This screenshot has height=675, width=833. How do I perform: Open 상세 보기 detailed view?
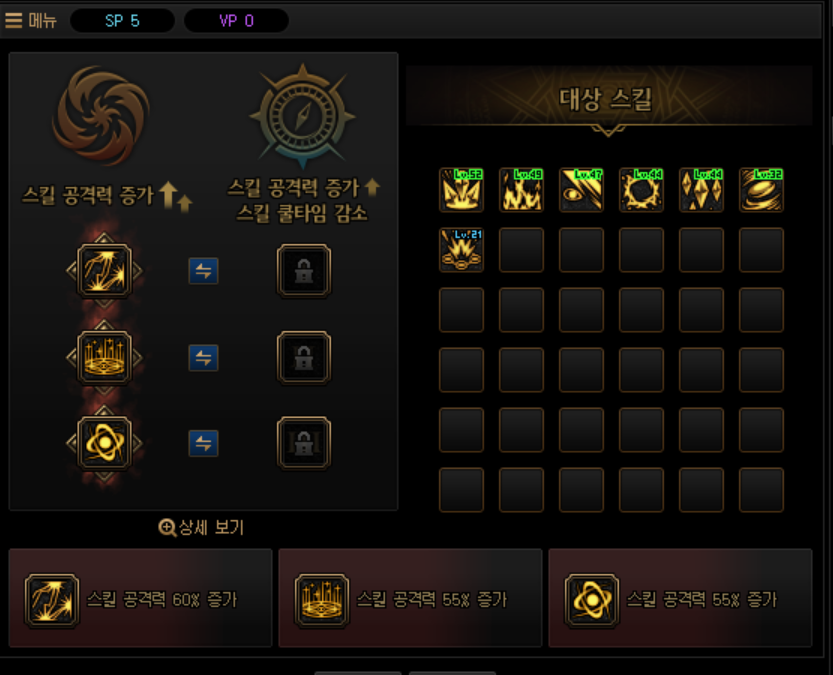201,527
